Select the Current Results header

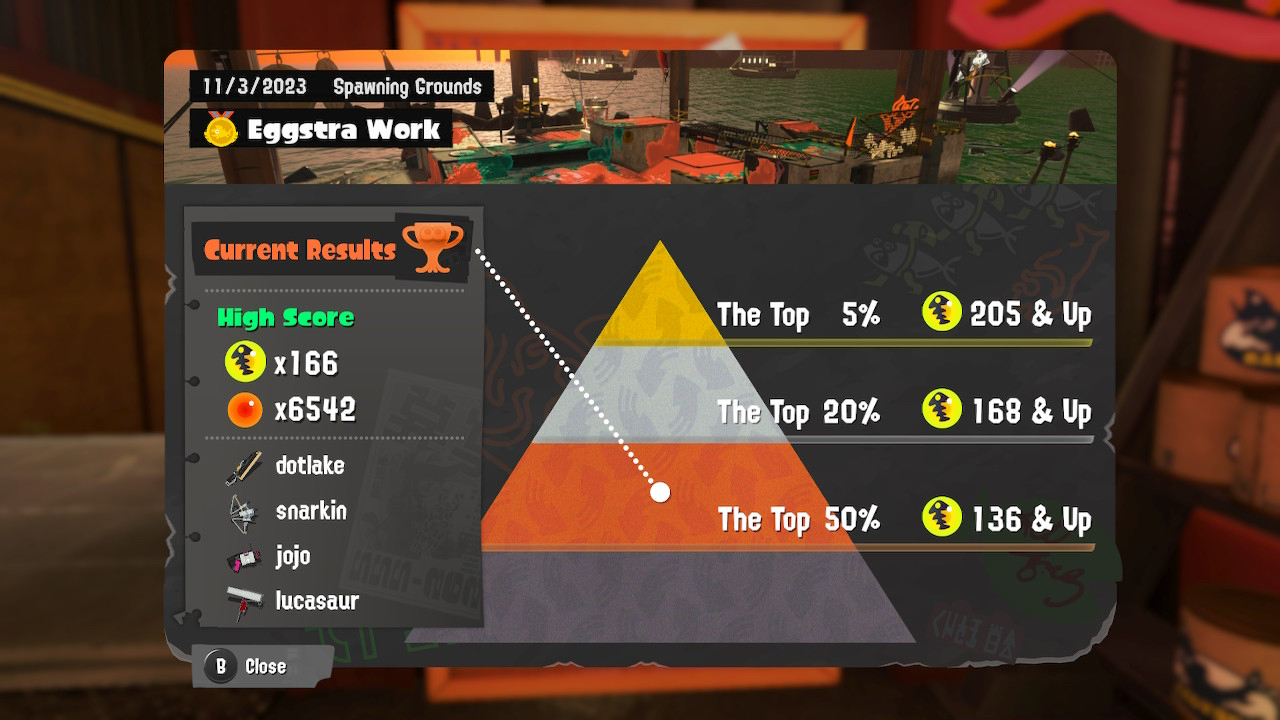(x=300, y=250)
